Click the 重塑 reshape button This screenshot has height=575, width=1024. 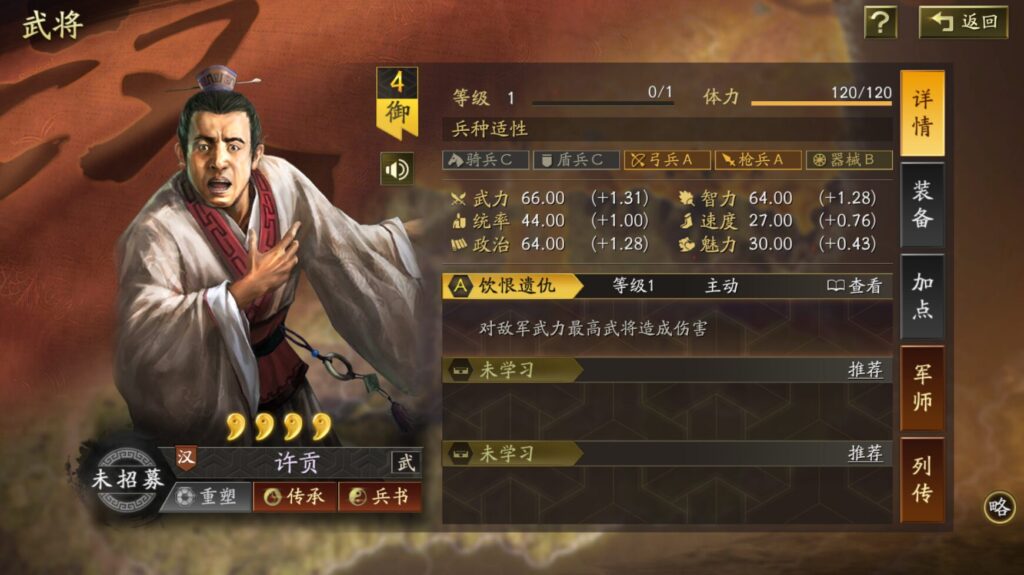click(206, 496)
